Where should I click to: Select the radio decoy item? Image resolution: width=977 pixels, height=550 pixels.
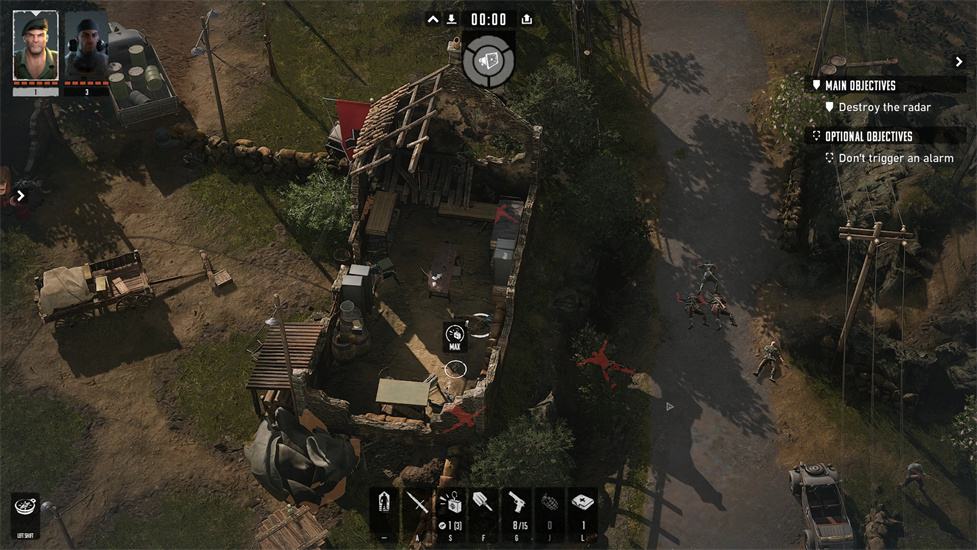click(x=450, y=504)
